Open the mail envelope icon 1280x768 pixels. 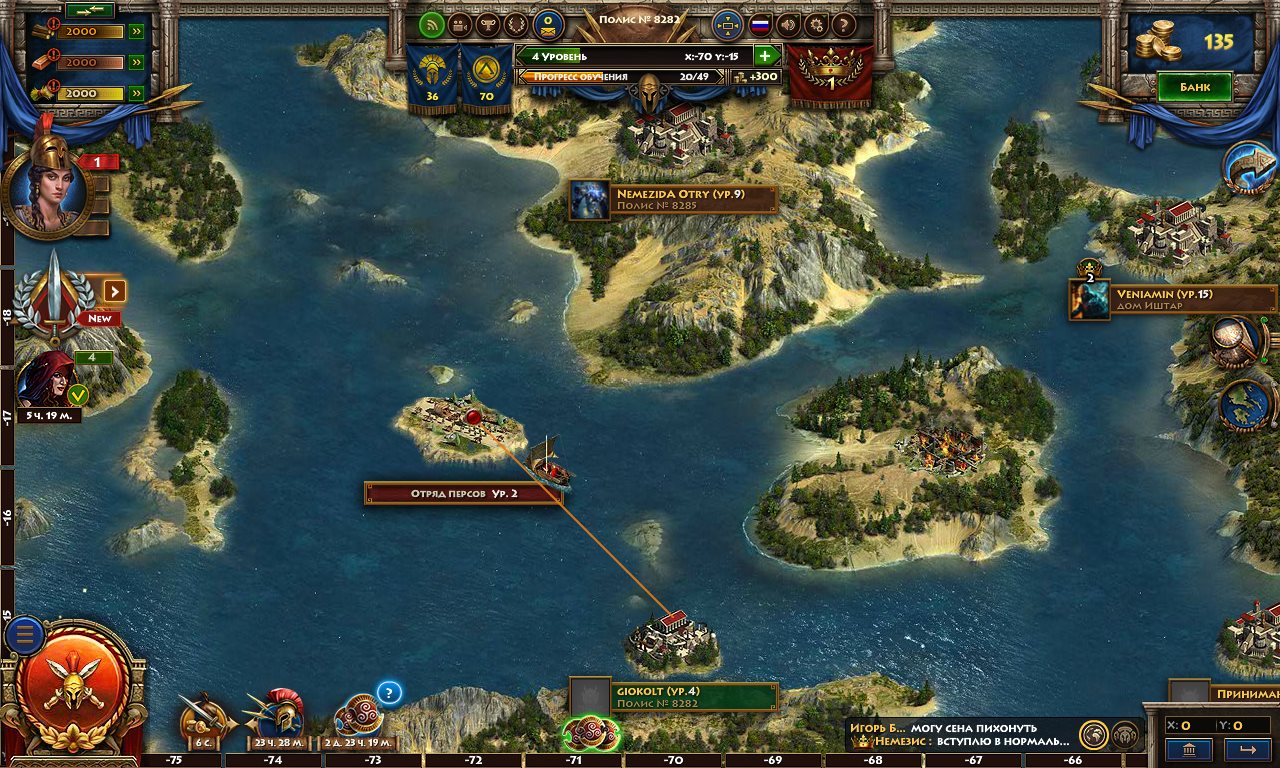(x=547, y=25)
